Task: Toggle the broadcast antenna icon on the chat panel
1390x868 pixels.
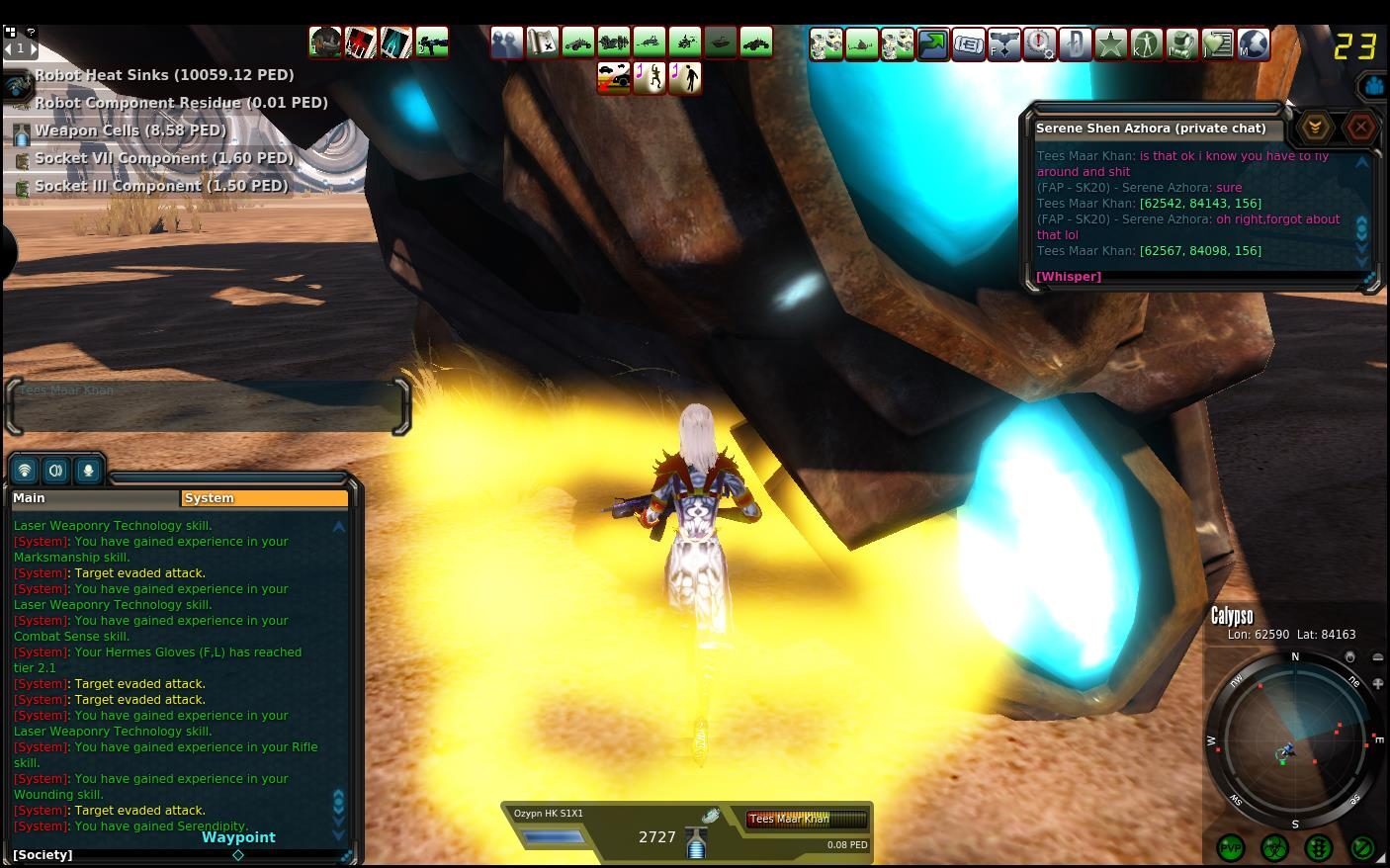Action: pyautogui.click(x=24, y=470)
